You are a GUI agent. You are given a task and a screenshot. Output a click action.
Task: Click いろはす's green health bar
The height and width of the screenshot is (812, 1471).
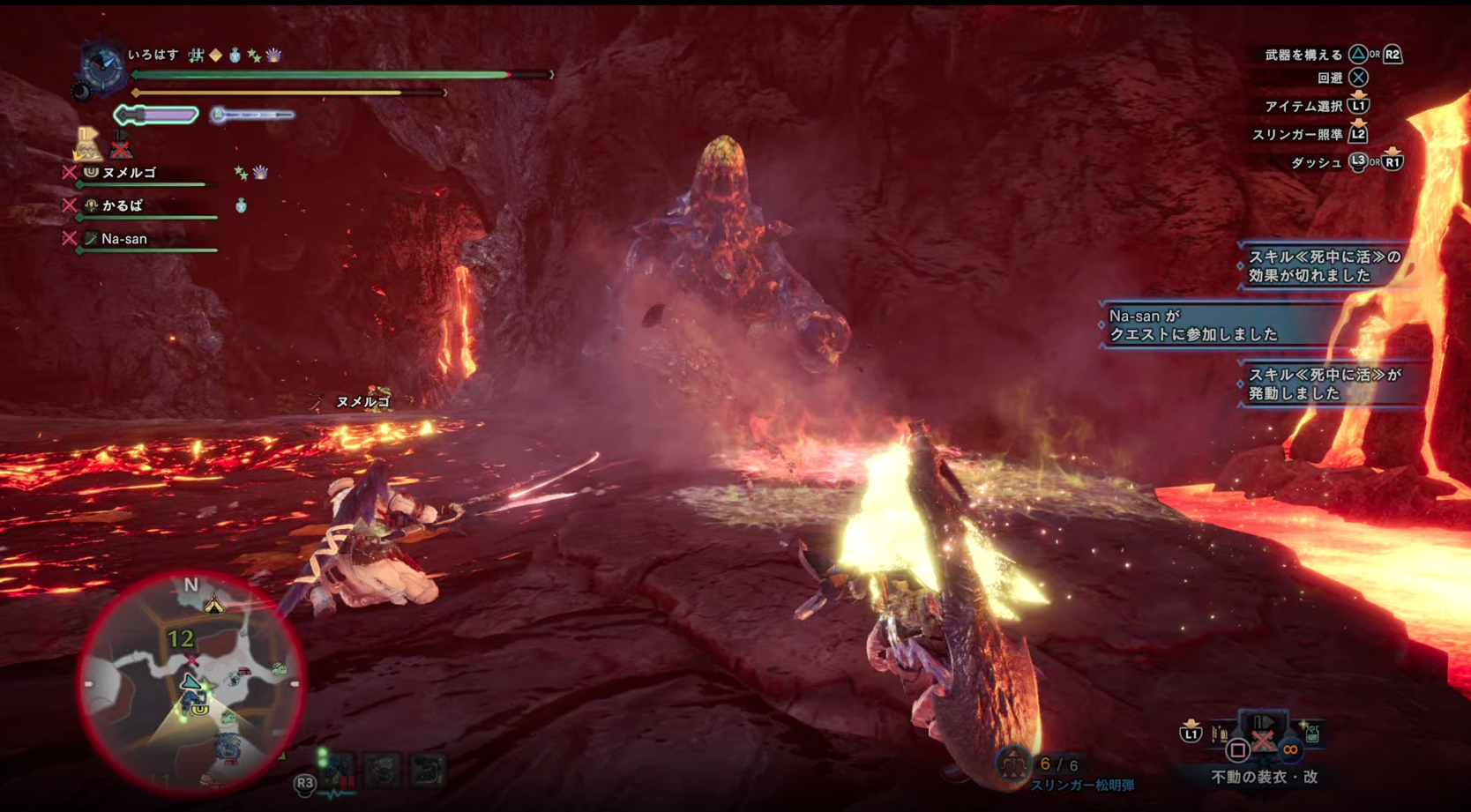tap(335, 76)
